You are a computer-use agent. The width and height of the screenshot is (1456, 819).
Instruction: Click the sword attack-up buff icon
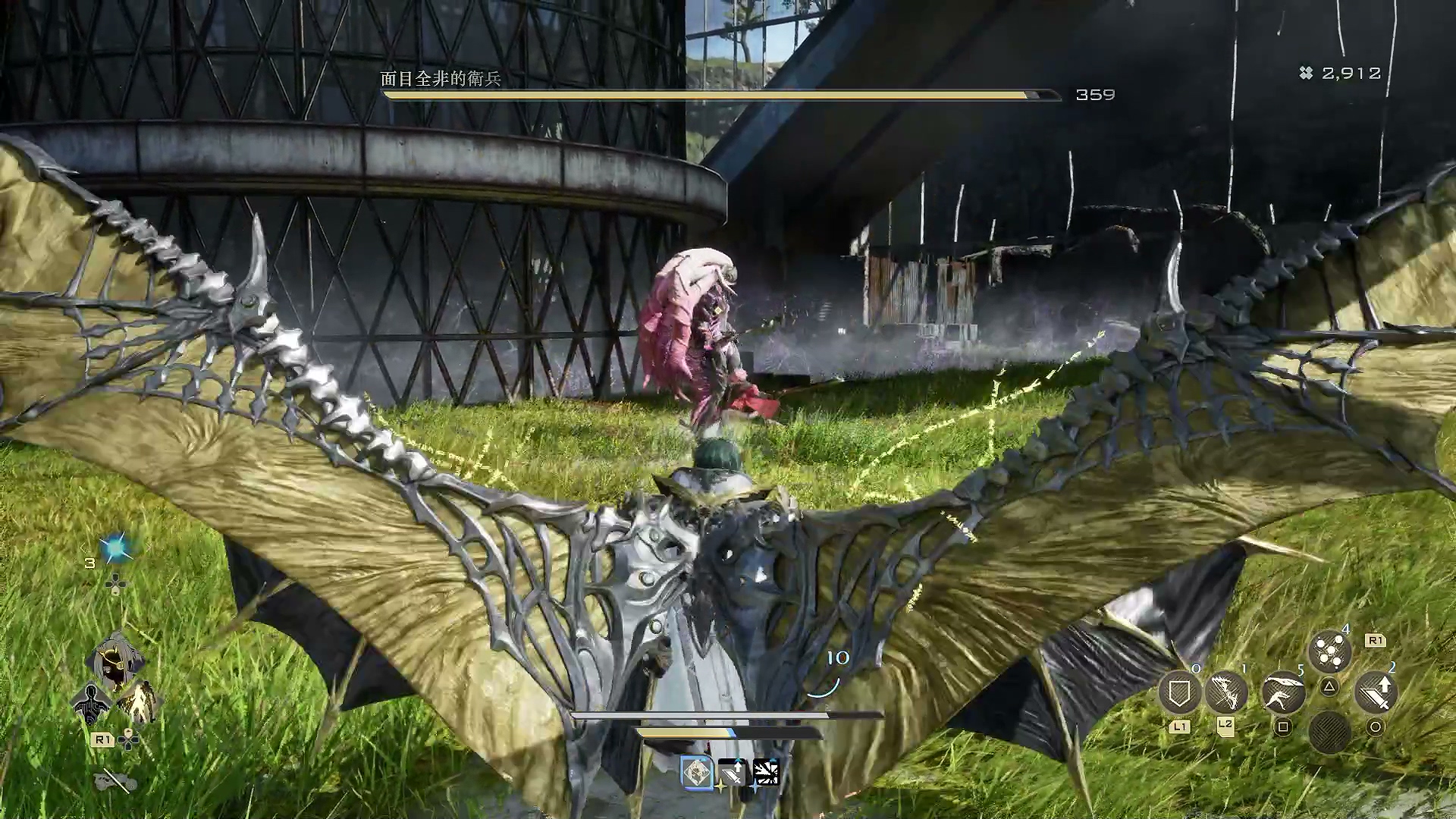732,773
